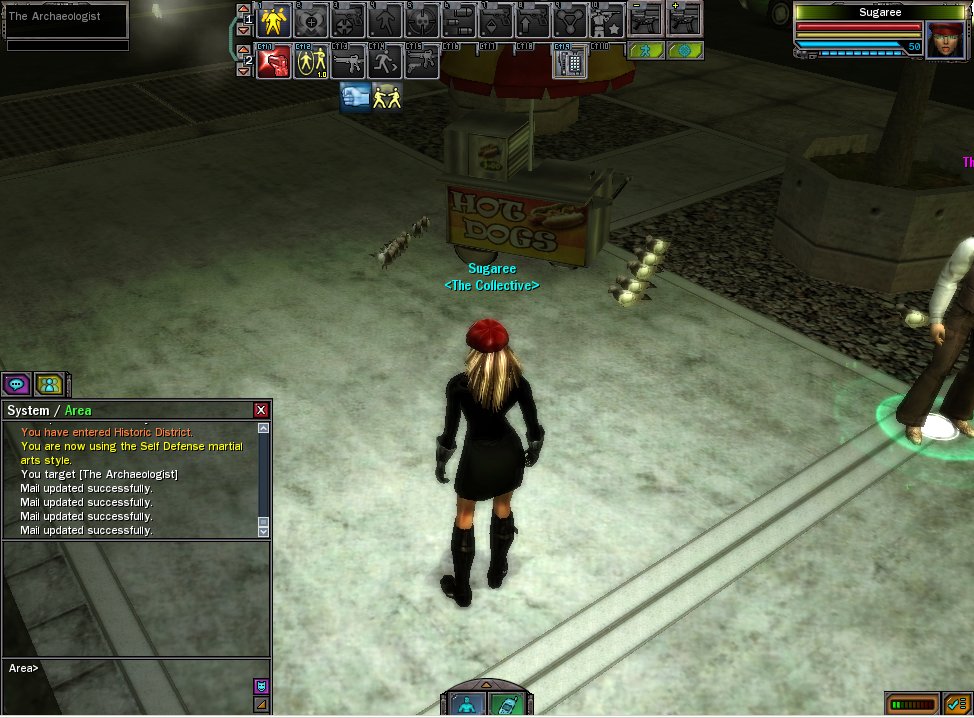Open the cyan character figure panel

point(468,704)
